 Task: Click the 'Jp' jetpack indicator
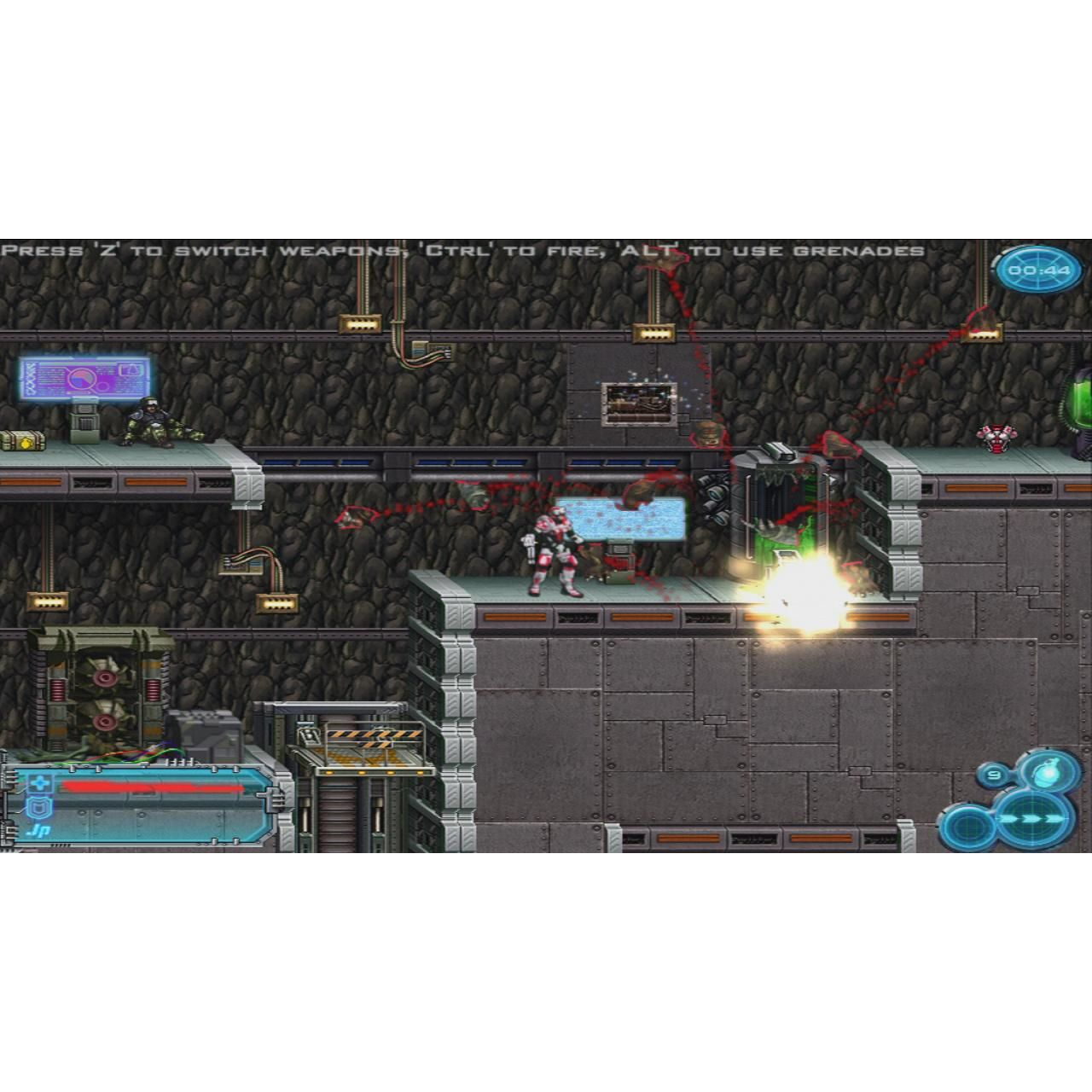[38, 830]
